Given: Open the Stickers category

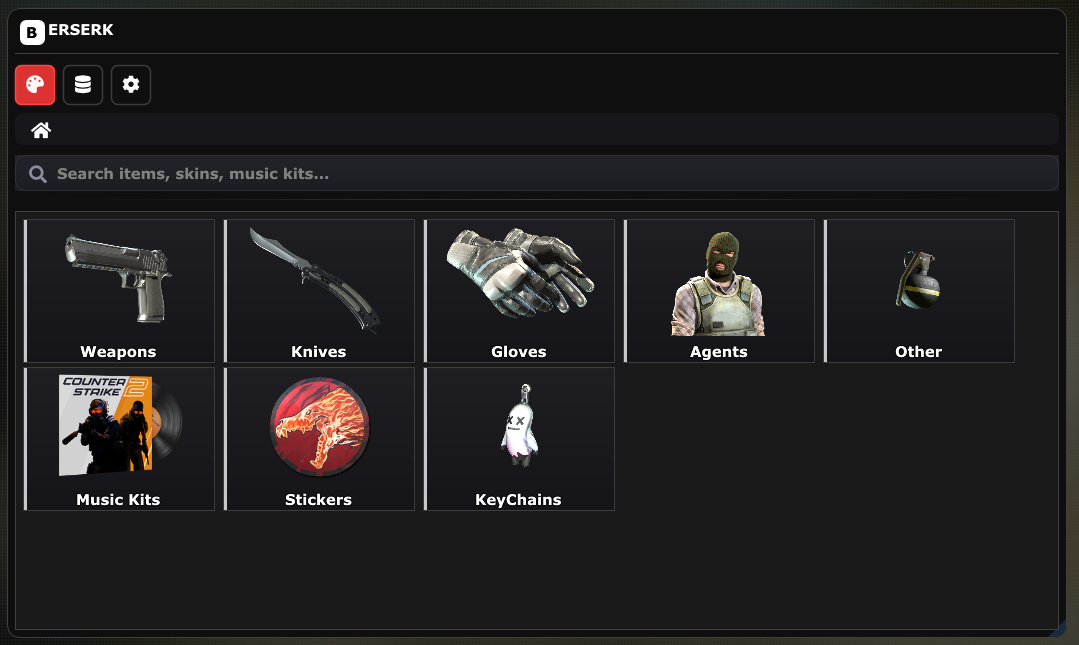Looking at the screenshot, I should pos(319,439).
